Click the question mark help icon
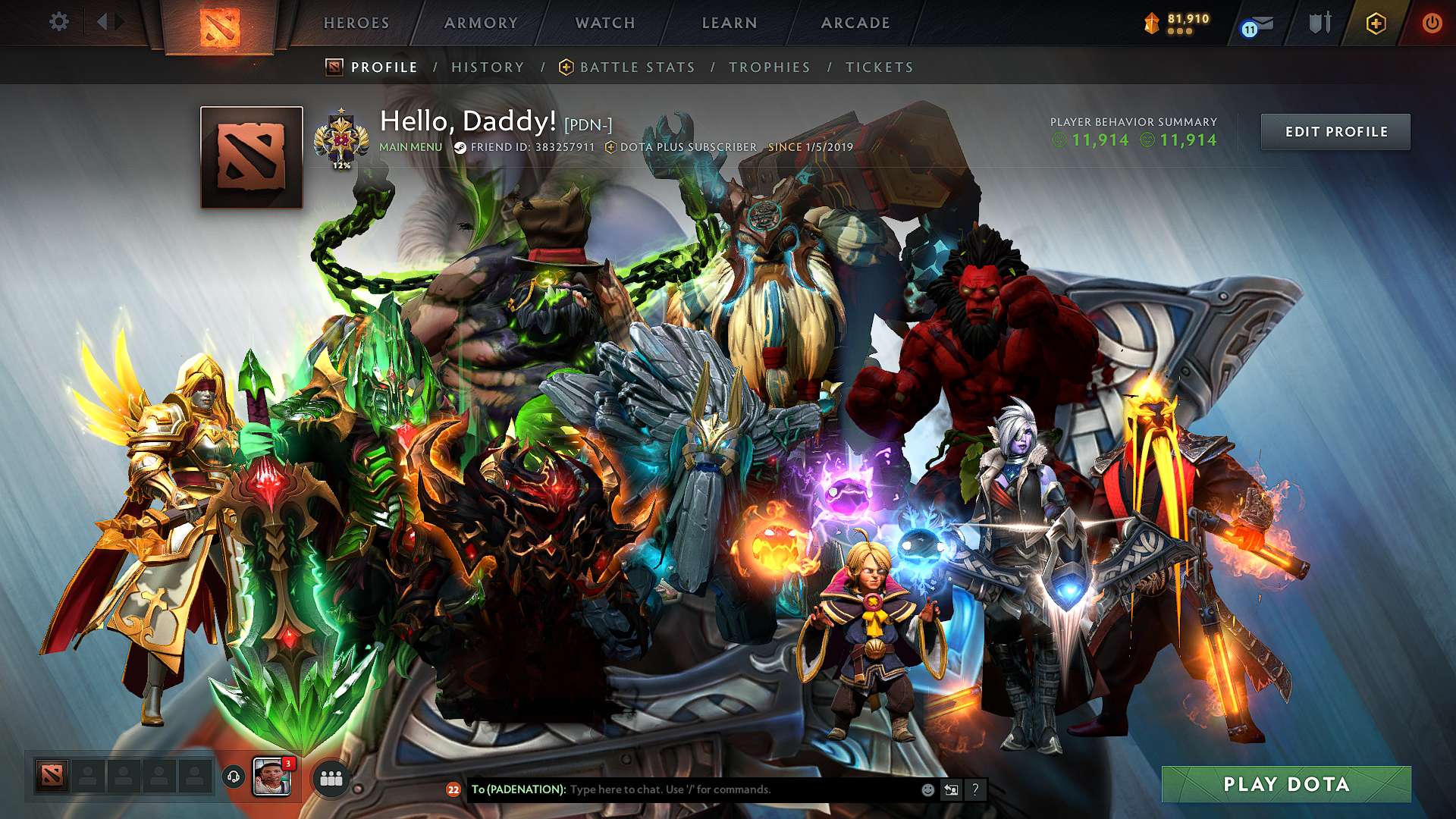Viewport: 1456px width, 819px height. (975, 790)
